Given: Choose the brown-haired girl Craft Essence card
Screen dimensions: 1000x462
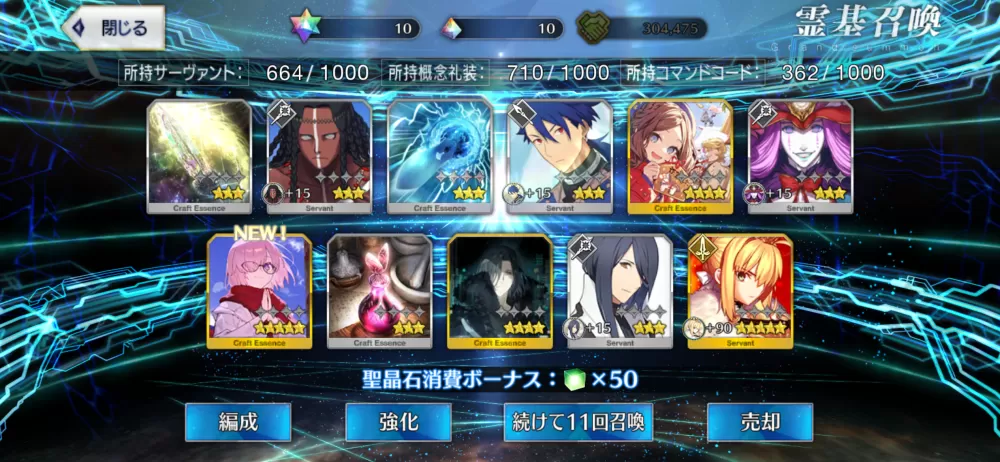Looking at the screenshot, I should tap(680, 157).
